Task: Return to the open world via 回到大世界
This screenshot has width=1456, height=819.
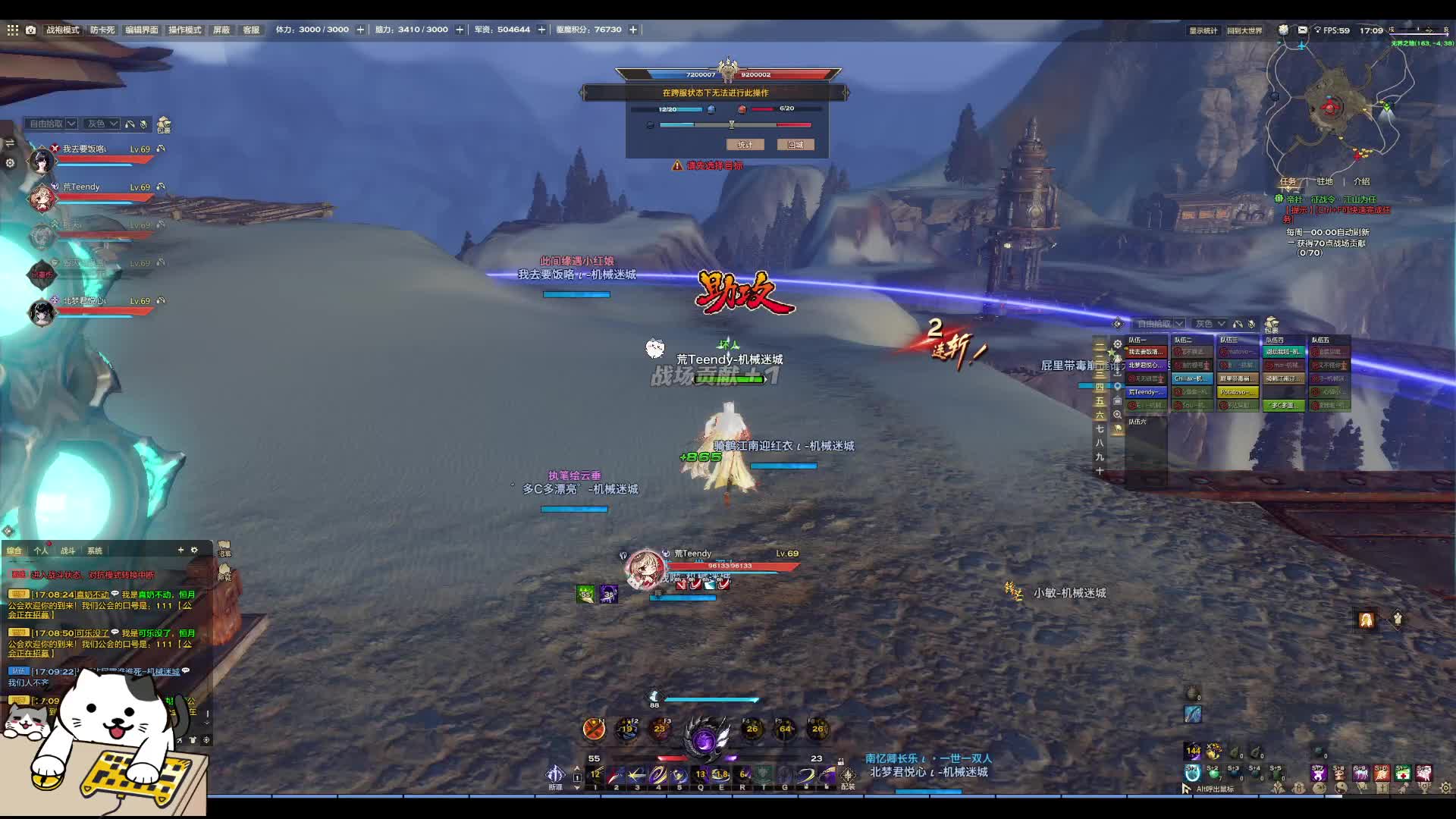Action: (x=1244, y=31)
